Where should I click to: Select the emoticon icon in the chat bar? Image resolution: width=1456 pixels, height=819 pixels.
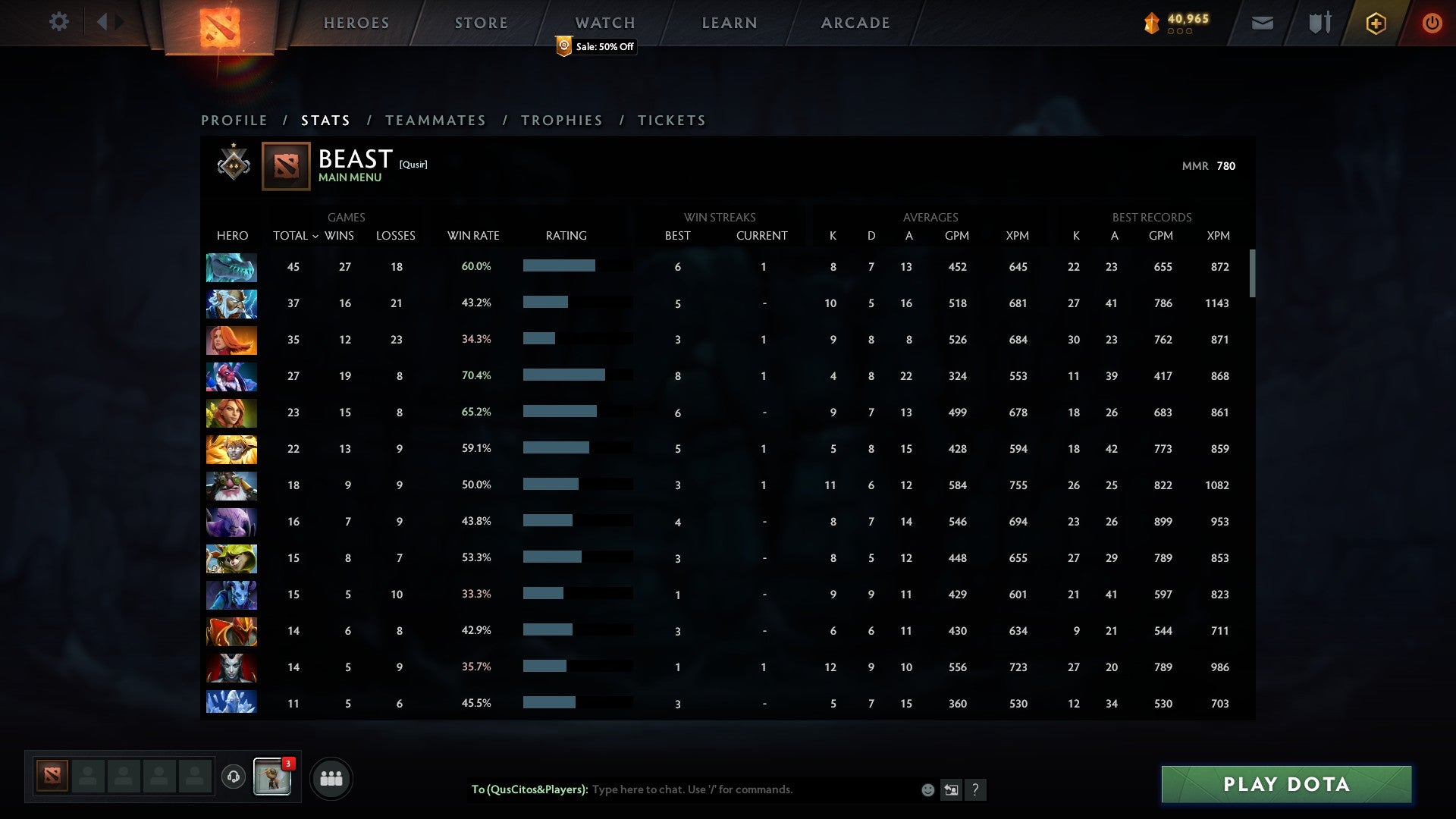click(x=927, y=790)
